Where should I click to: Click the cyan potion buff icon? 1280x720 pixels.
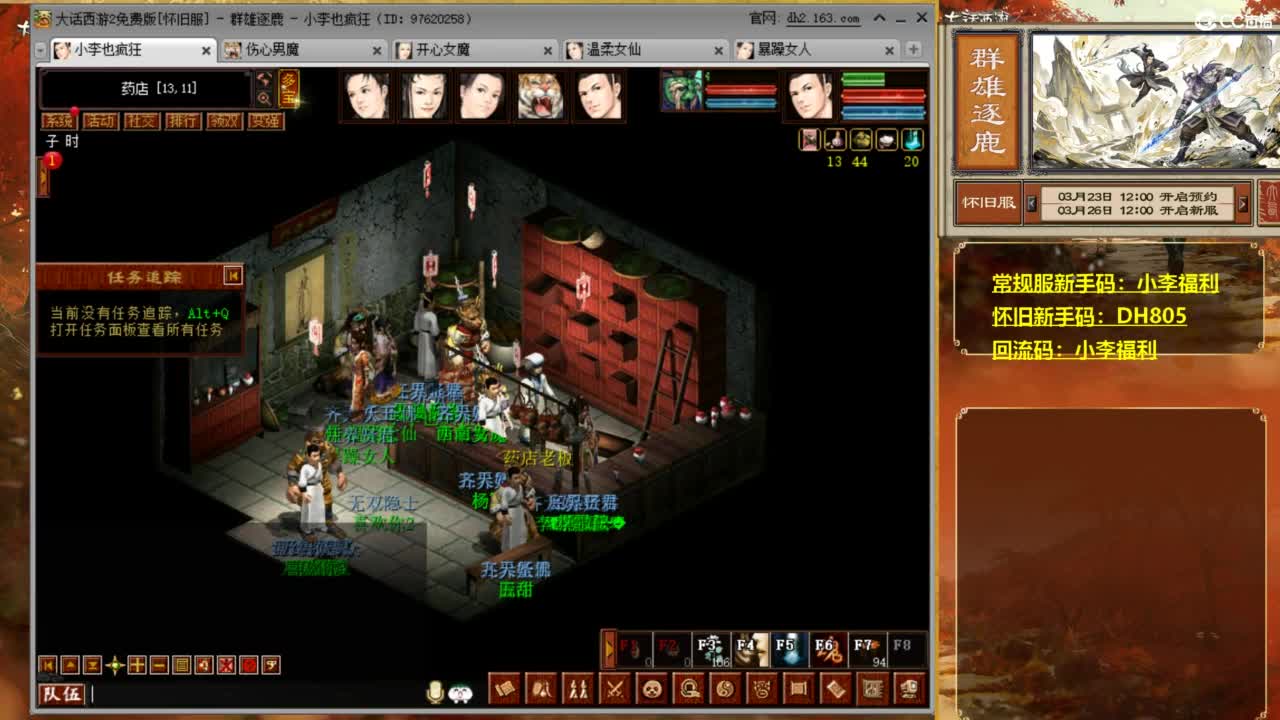point(911,140)
